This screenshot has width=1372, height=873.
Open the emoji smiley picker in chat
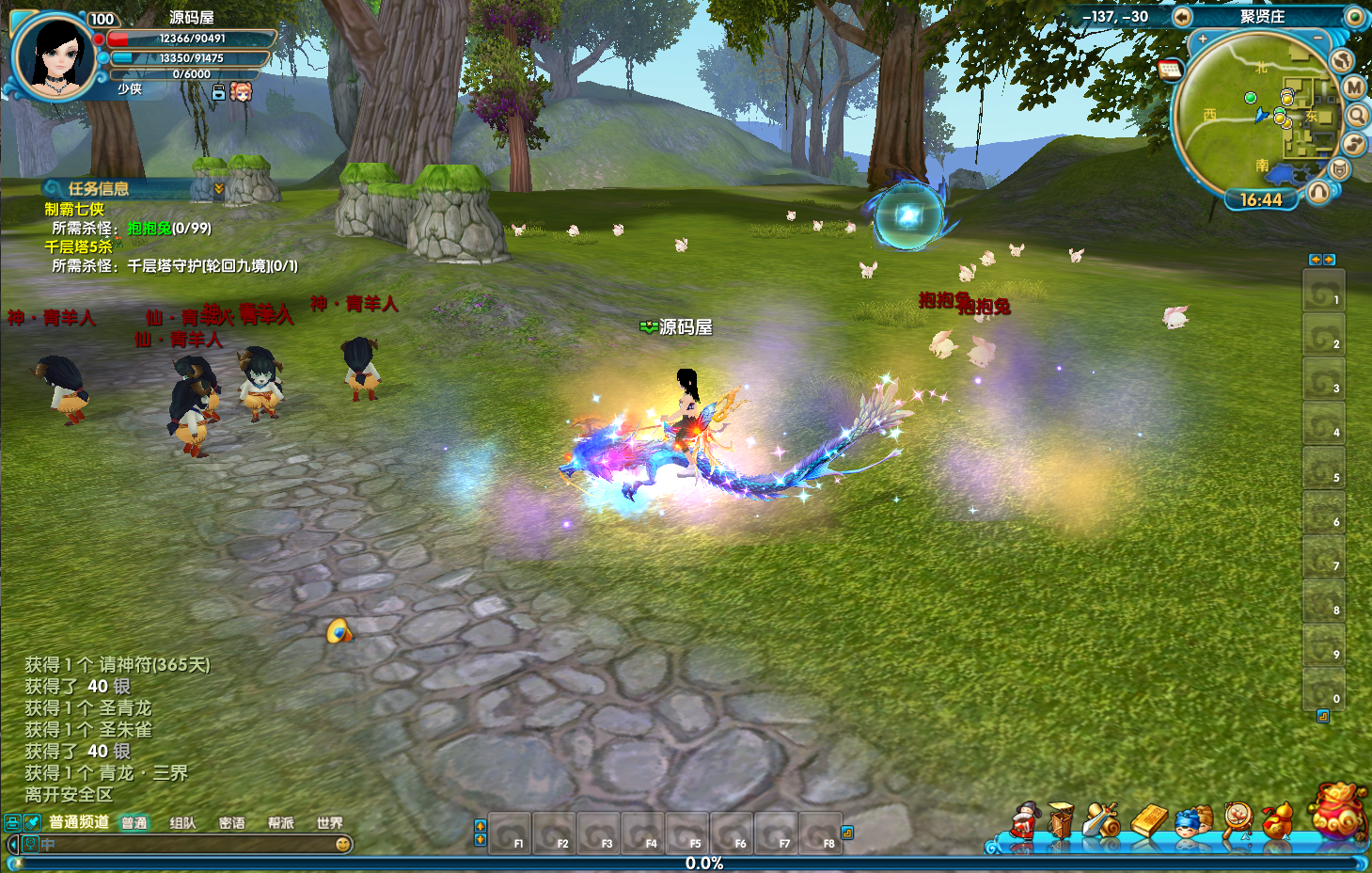(343, 844)
